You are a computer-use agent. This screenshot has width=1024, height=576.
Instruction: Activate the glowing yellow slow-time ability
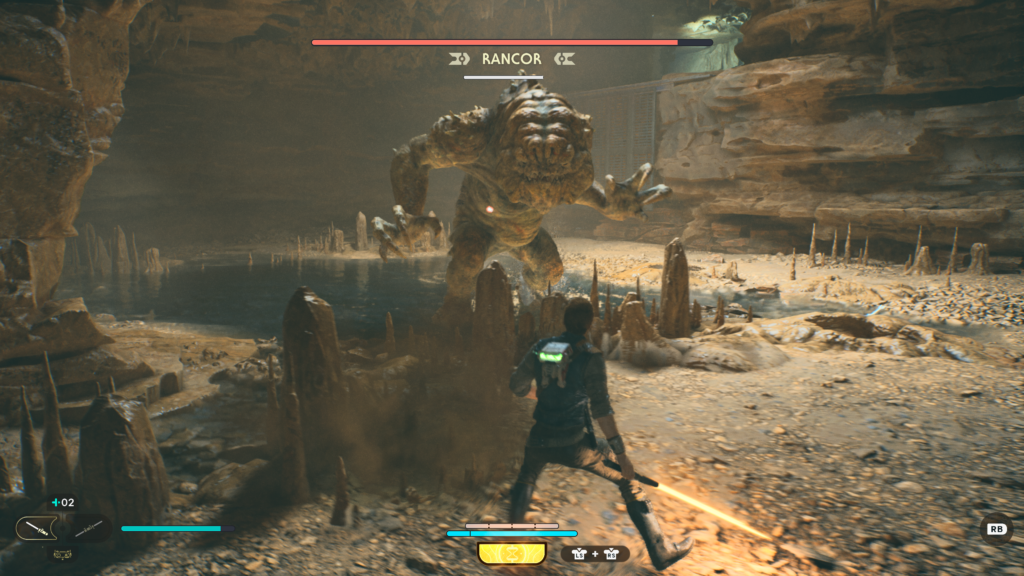point(511,553)
